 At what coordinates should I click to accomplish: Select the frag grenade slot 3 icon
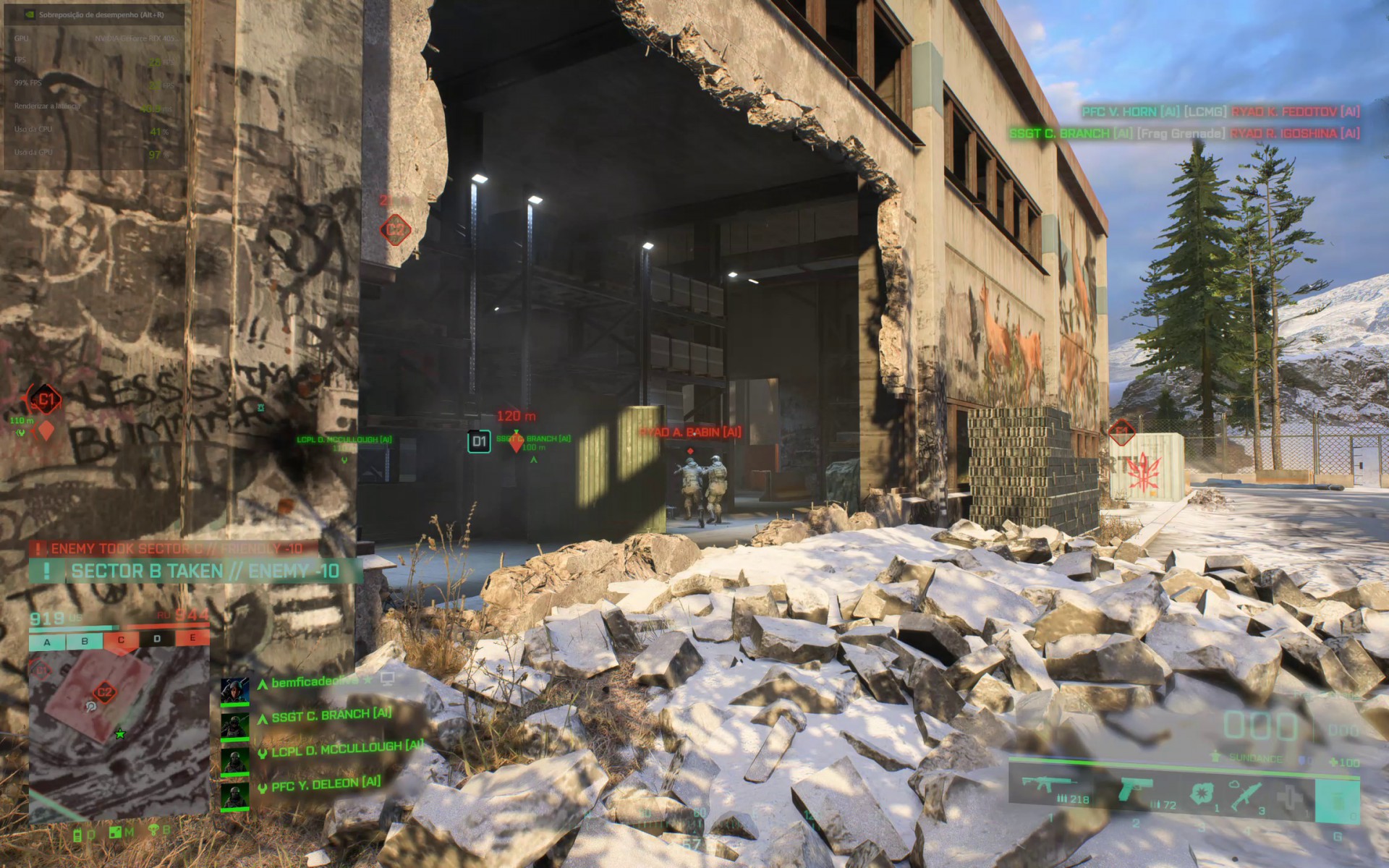point(1202,792)
